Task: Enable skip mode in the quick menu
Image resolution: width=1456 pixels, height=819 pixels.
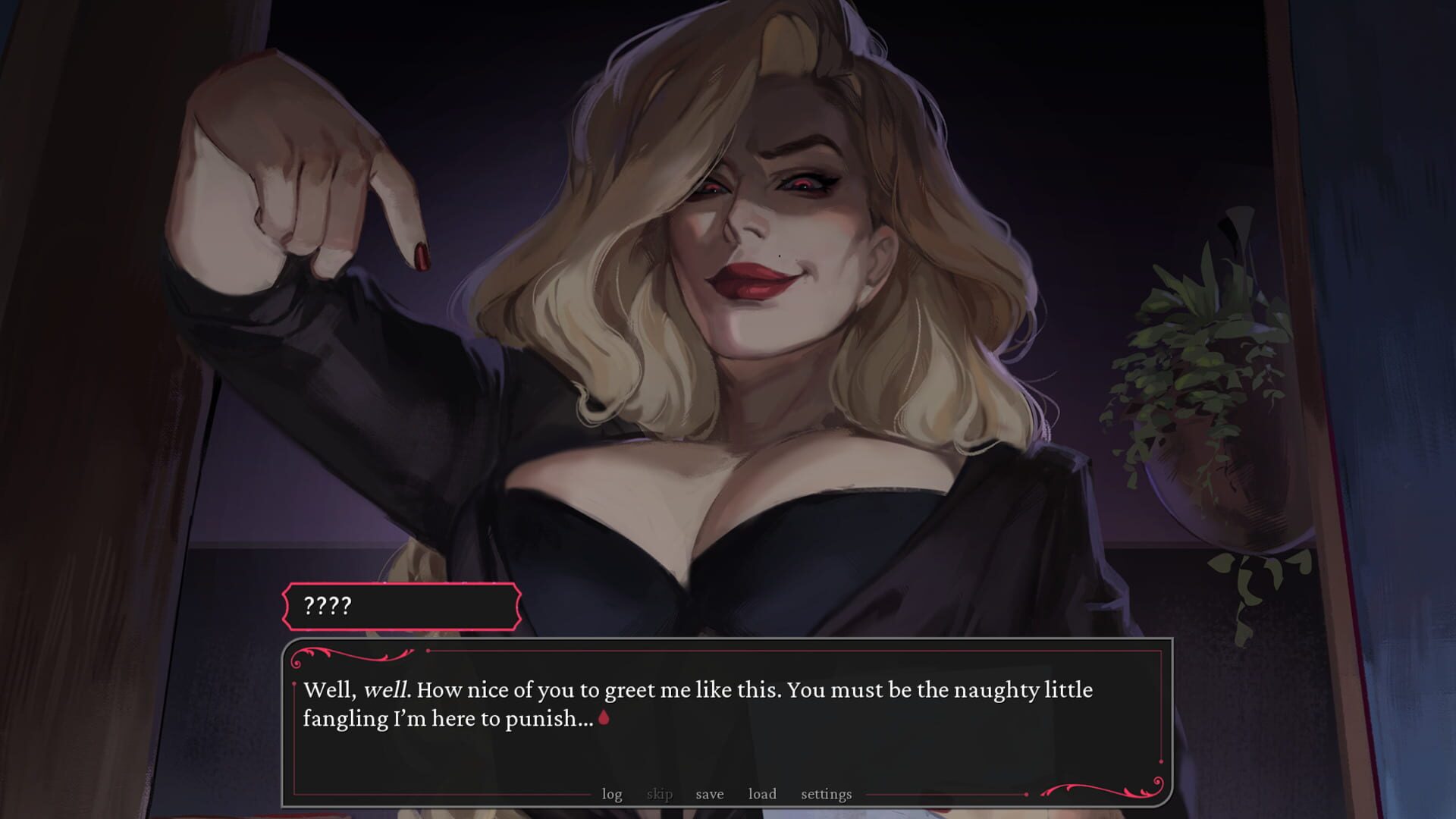Action: pyautogui.click(x=661, y=794)
